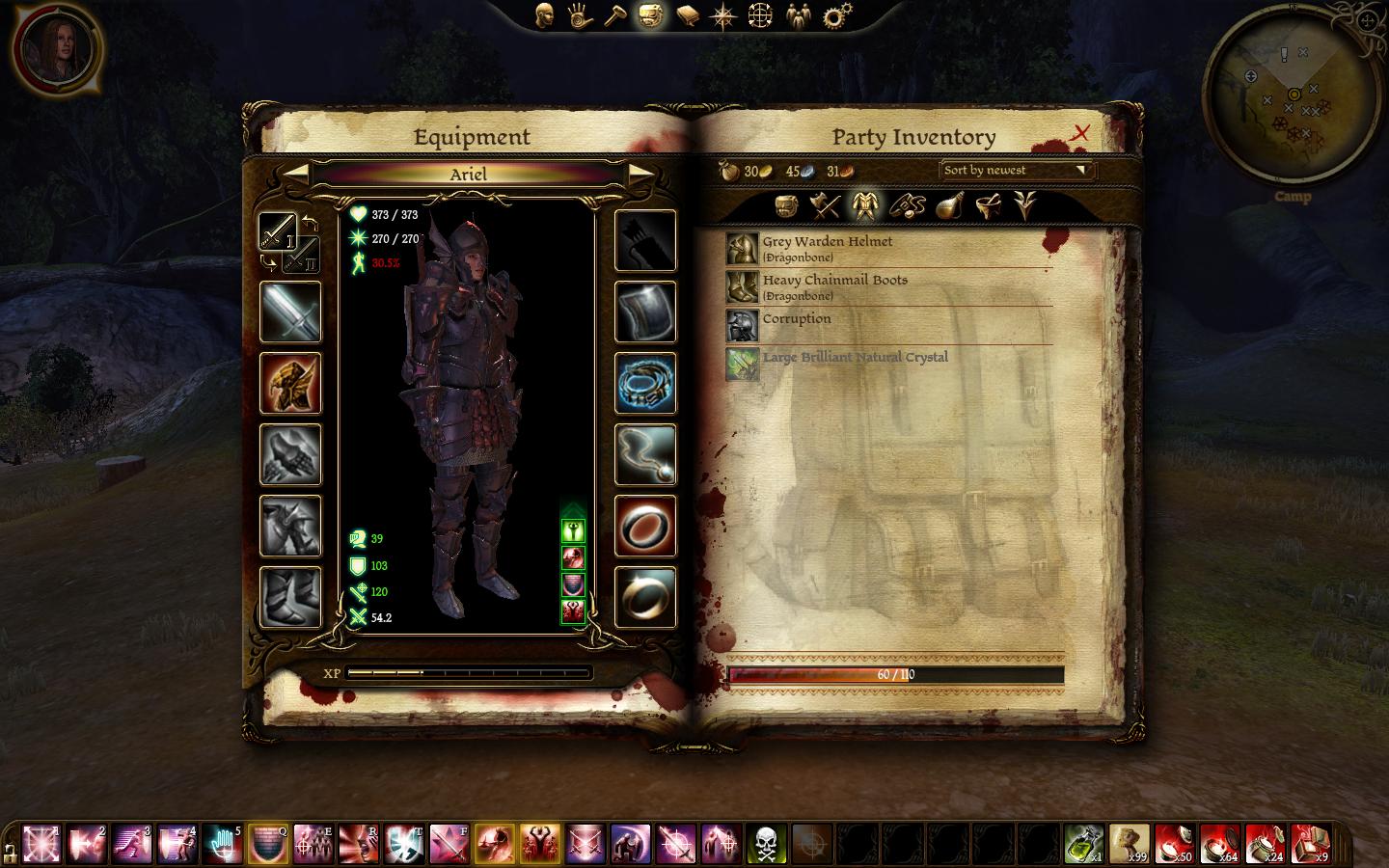Click the equipped main-hand sword slot

[290, 312]
